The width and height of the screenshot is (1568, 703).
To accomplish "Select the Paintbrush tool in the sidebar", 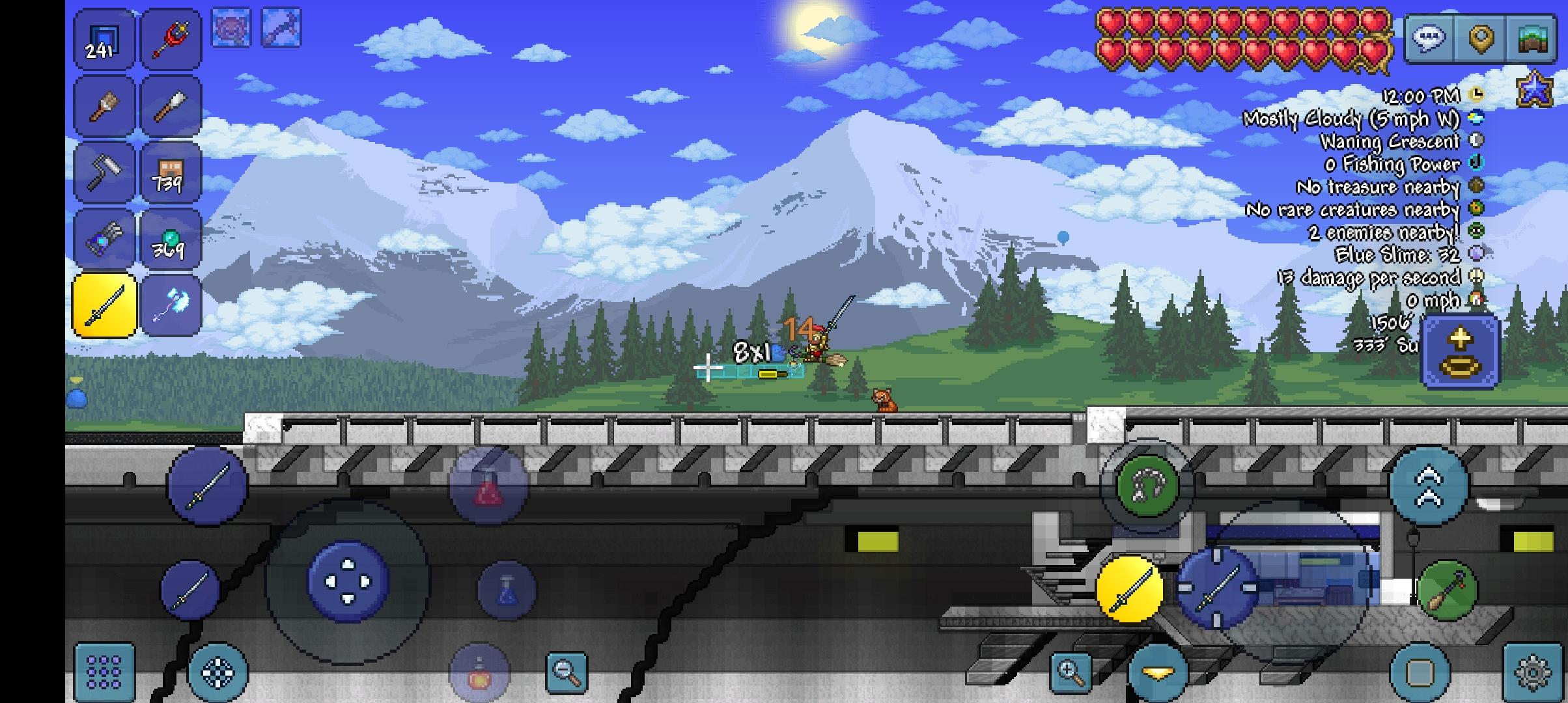I will tap(104, 104).
